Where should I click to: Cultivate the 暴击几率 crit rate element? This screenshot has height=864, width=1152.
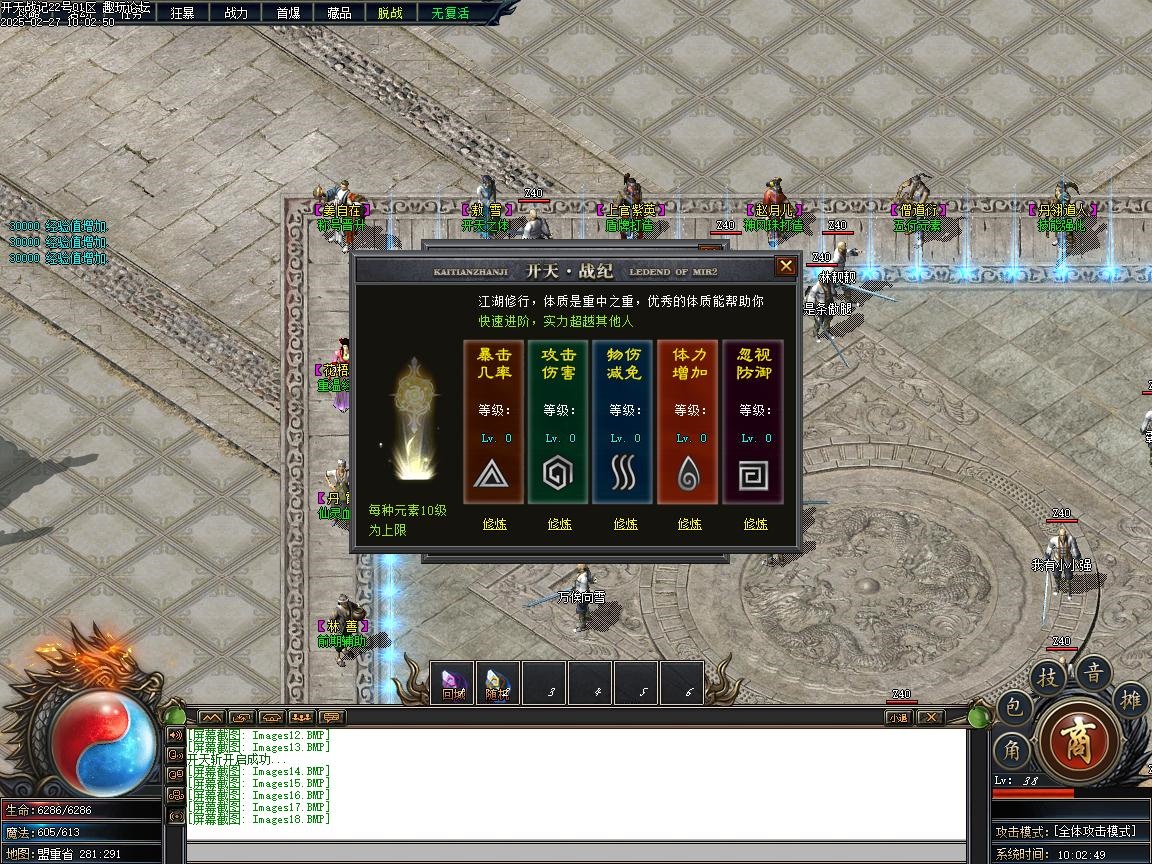(x=494, y=523)
